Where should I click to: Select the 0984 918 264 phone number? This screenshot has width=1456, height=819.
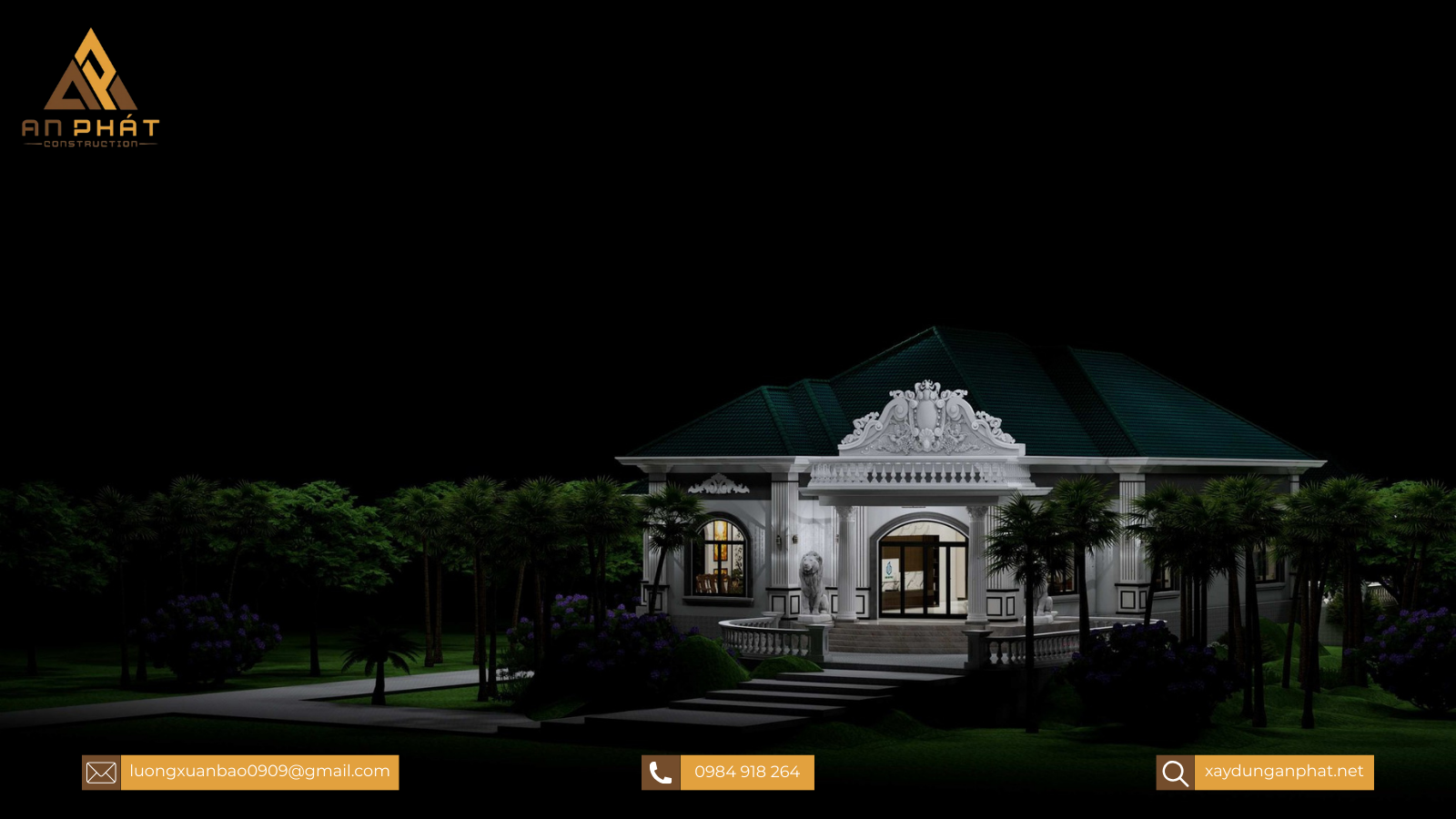coord(747,773)
